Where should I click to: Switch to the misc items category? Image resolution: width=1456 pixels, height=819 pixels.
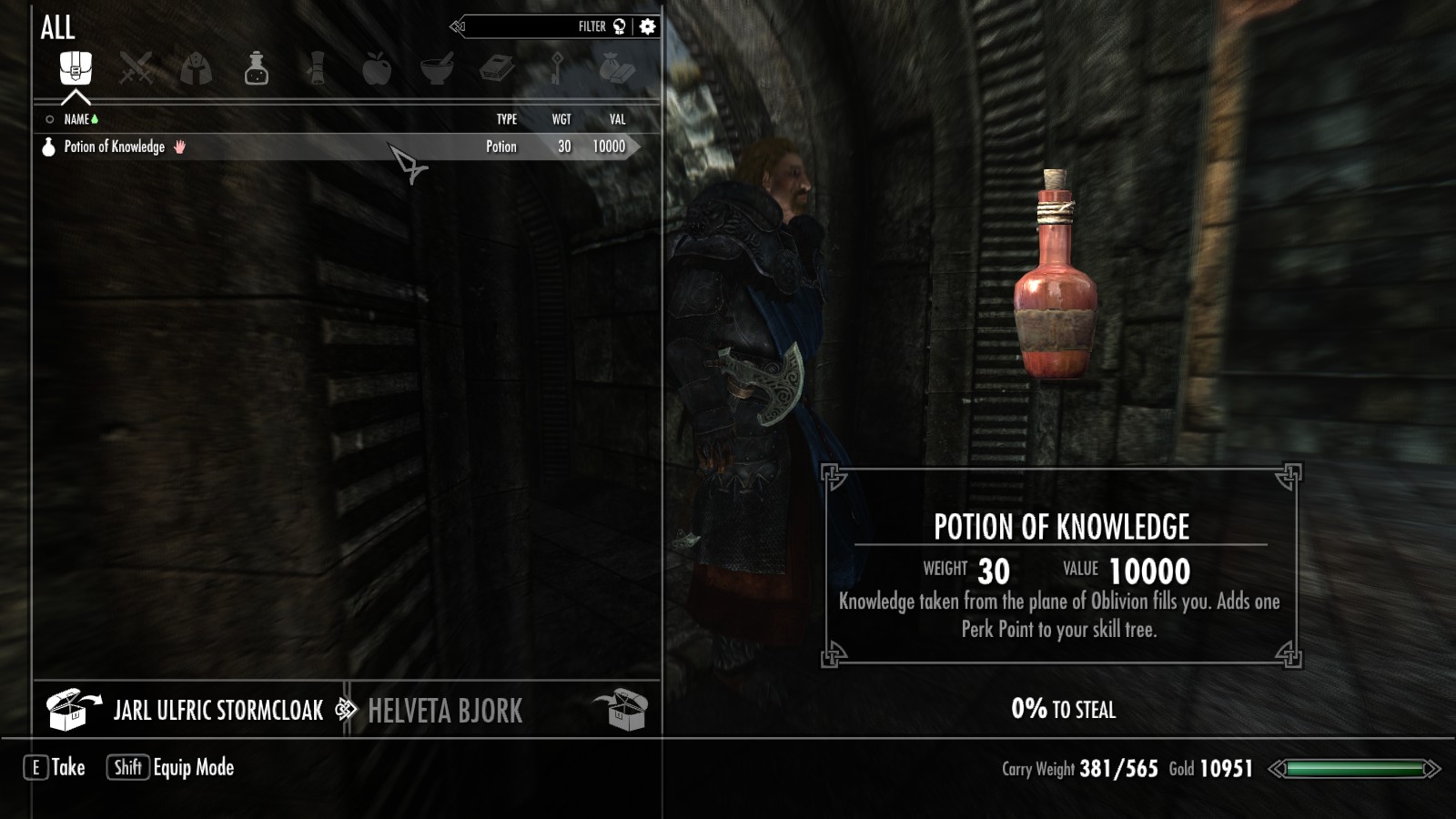(x=617, y=68)
